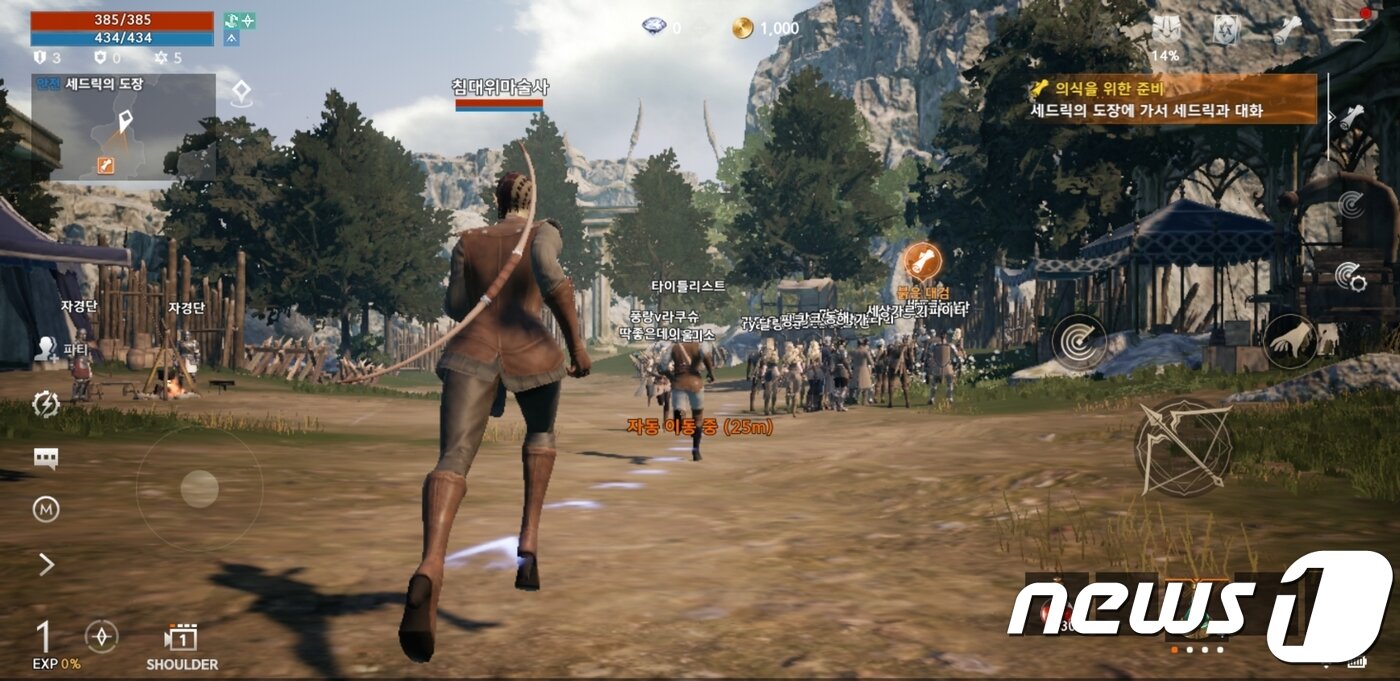
Task: Open the hamburger main menu
Action: point(1350,28)
